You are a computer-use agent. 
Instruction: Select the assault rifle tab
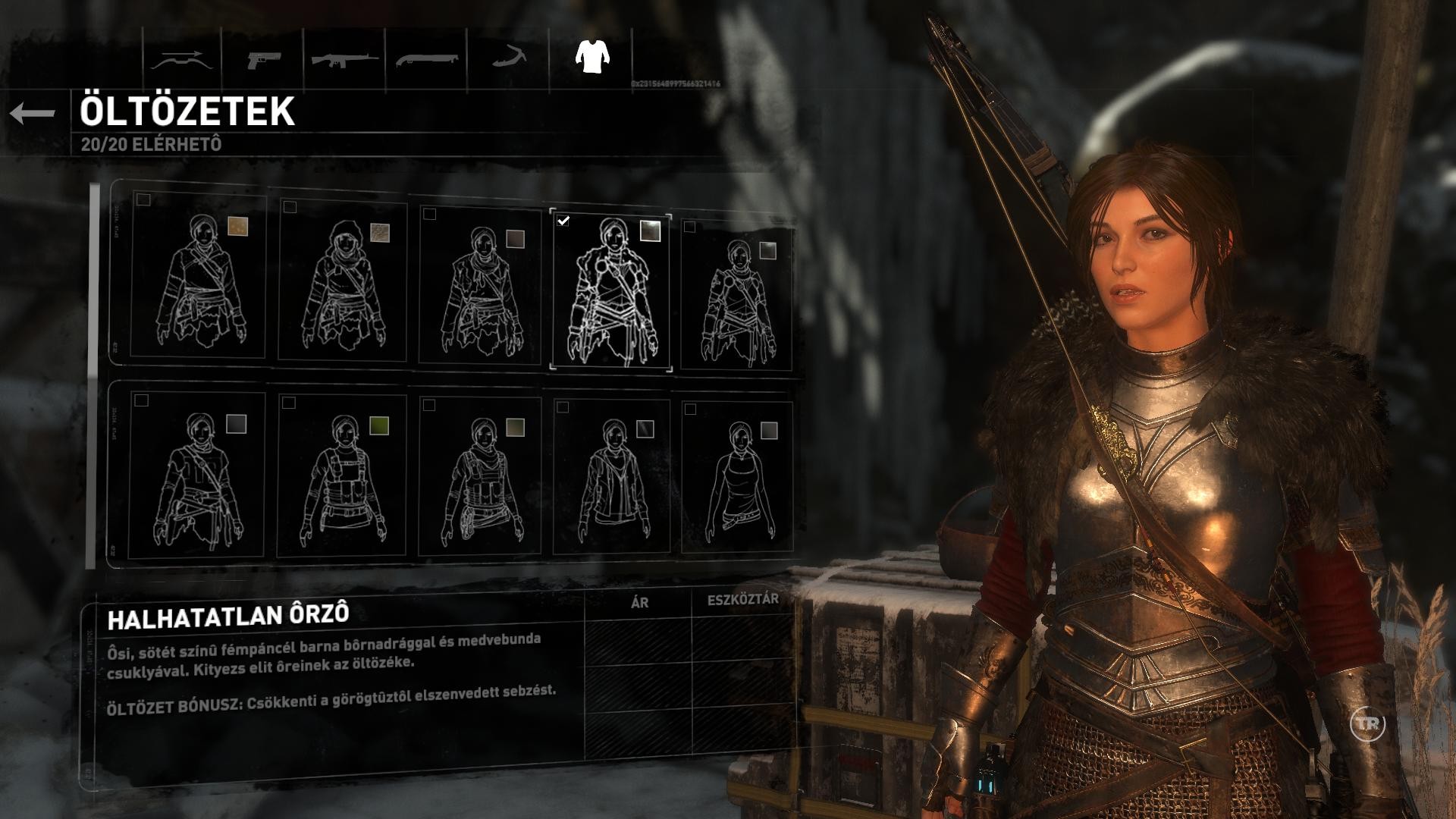pos(344,59)
